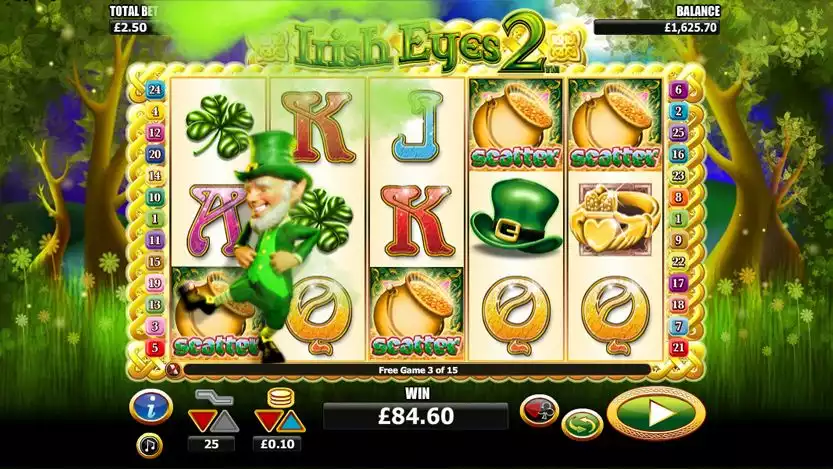Toggle the music note sound button
The width and height of the screenshot is (833, 469).
(149, 444)
